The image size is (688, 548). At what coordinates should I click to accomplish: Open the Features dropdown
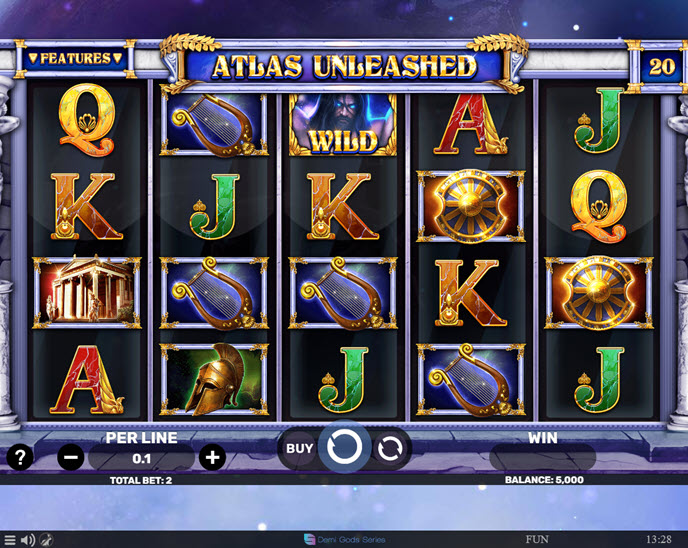click(x=75, y=58)
